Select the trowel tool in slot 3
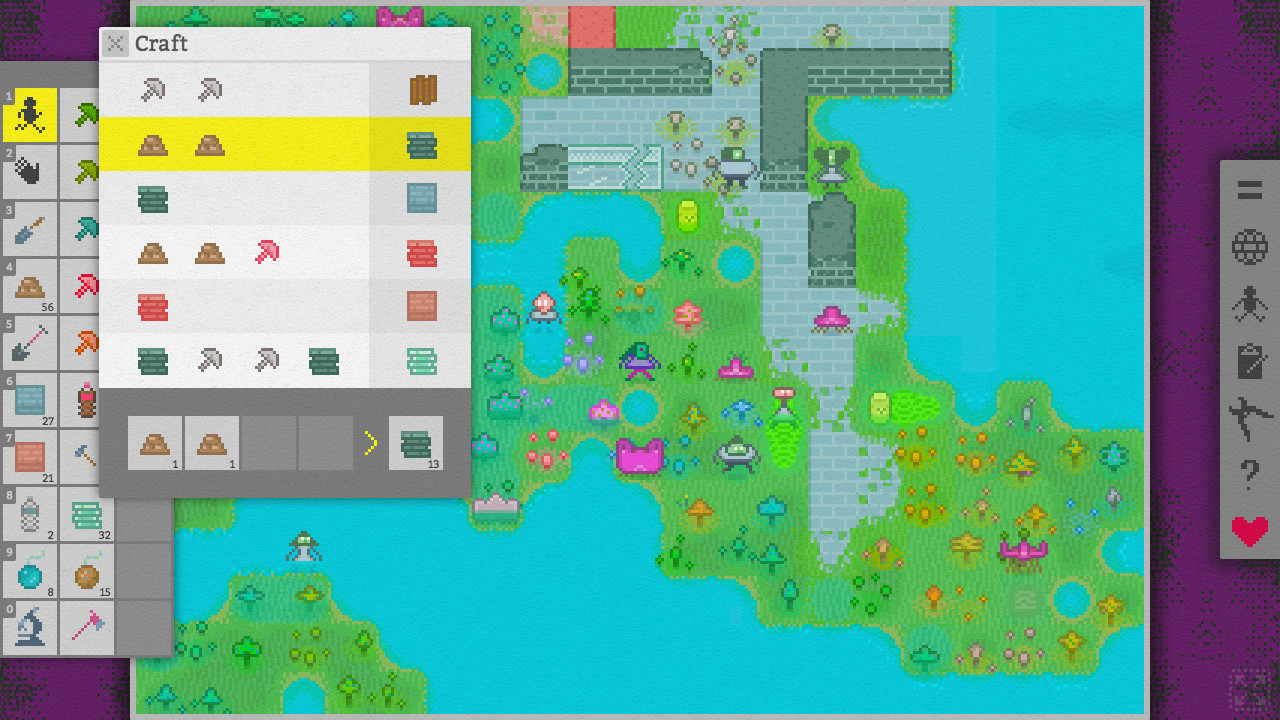The image size is (1280, 720). point(30,229)
